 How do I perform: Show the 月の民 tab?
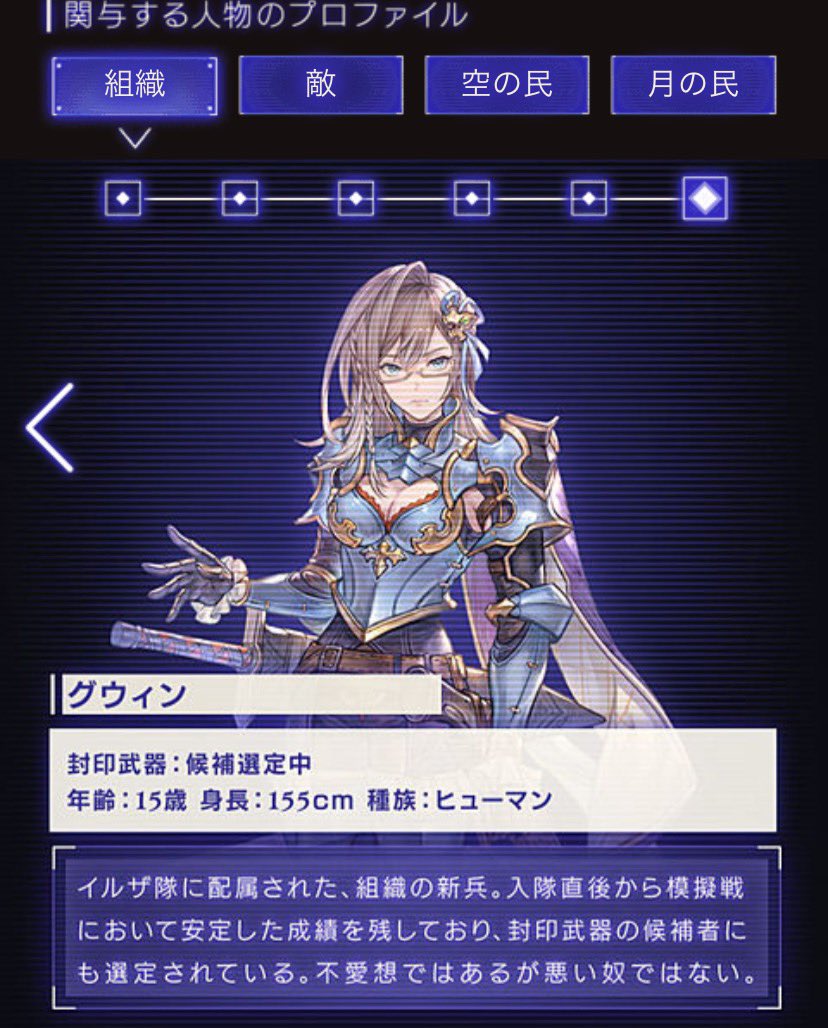click(693, 85)
